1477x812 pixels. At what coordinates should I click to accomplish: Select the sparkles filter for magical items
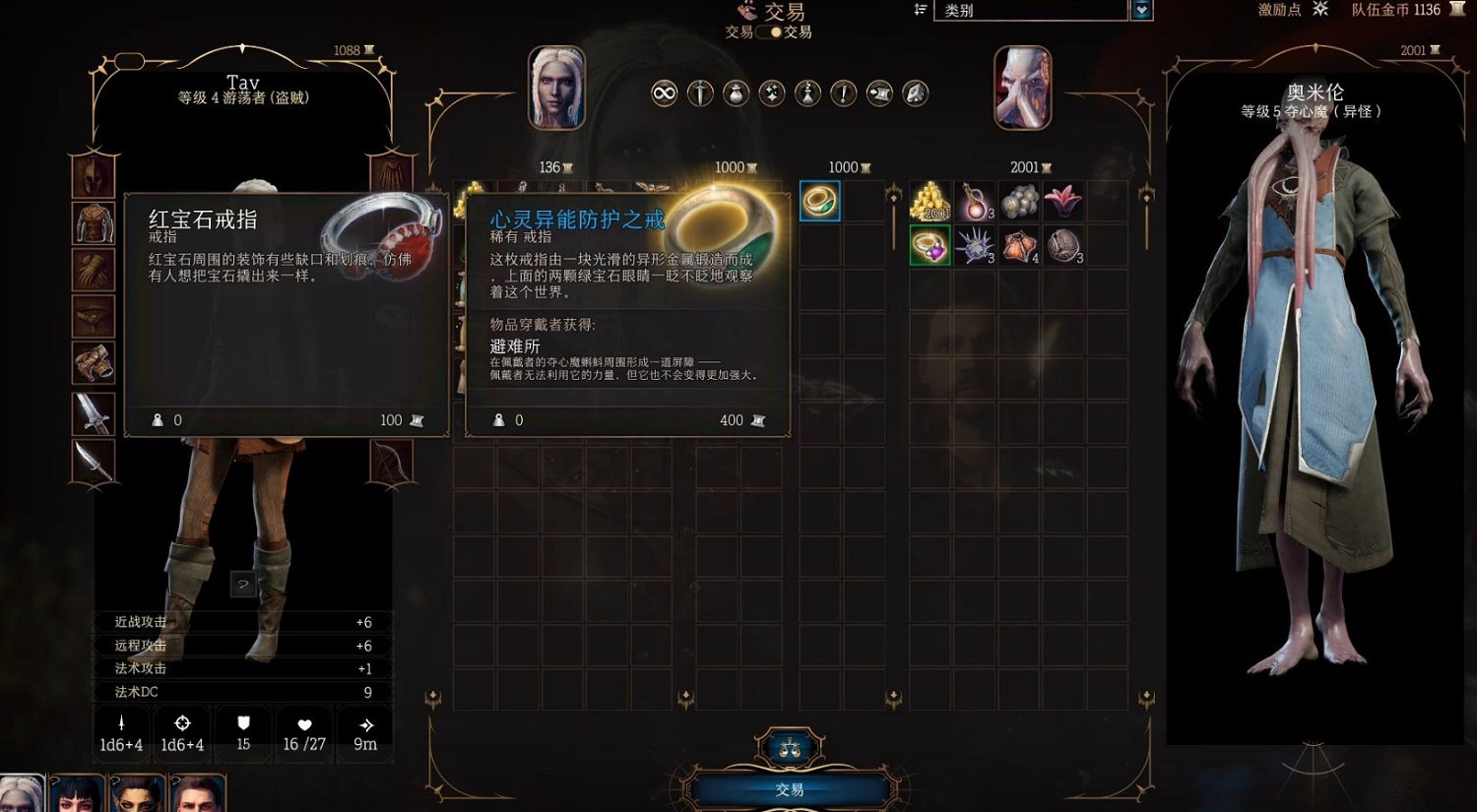pos(772,93)
